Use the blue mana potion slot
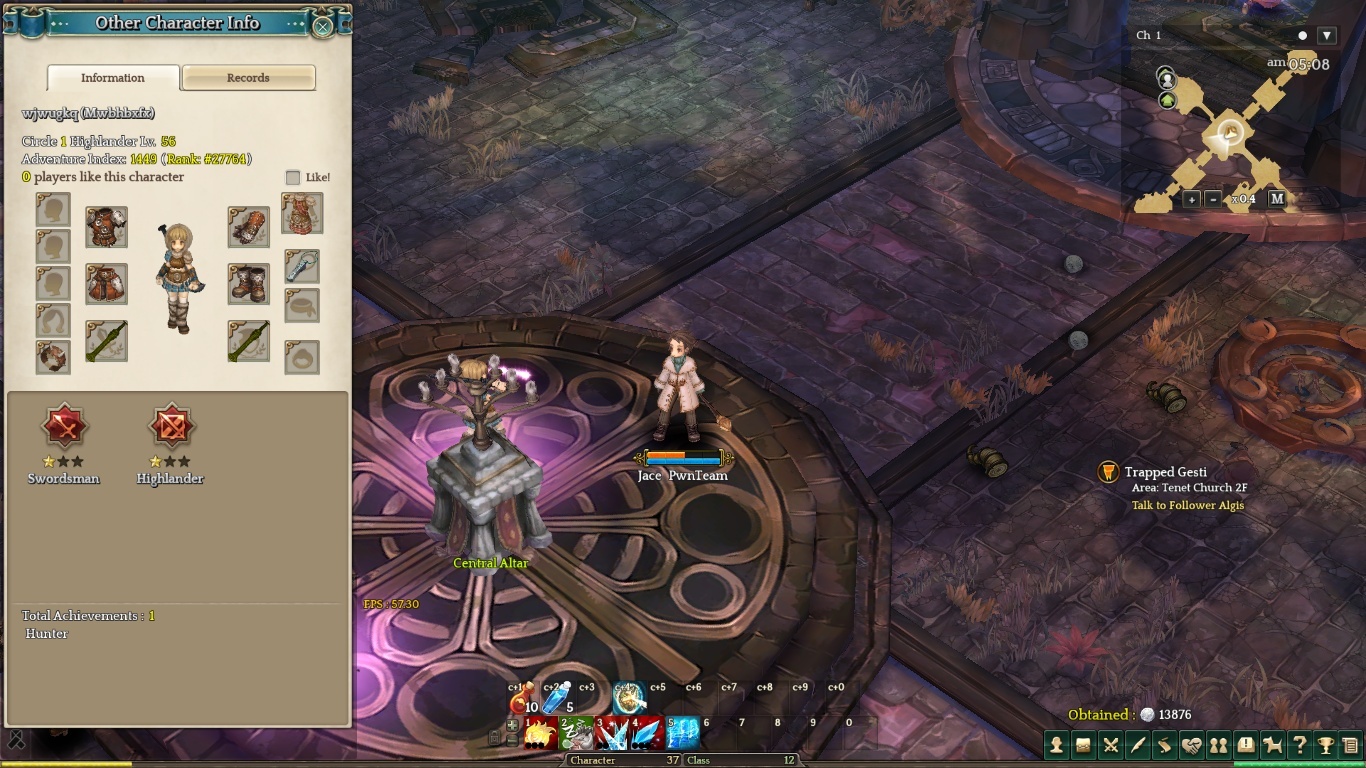The width and height of the screenshot is (1366, 768). [x=557, y=696]
